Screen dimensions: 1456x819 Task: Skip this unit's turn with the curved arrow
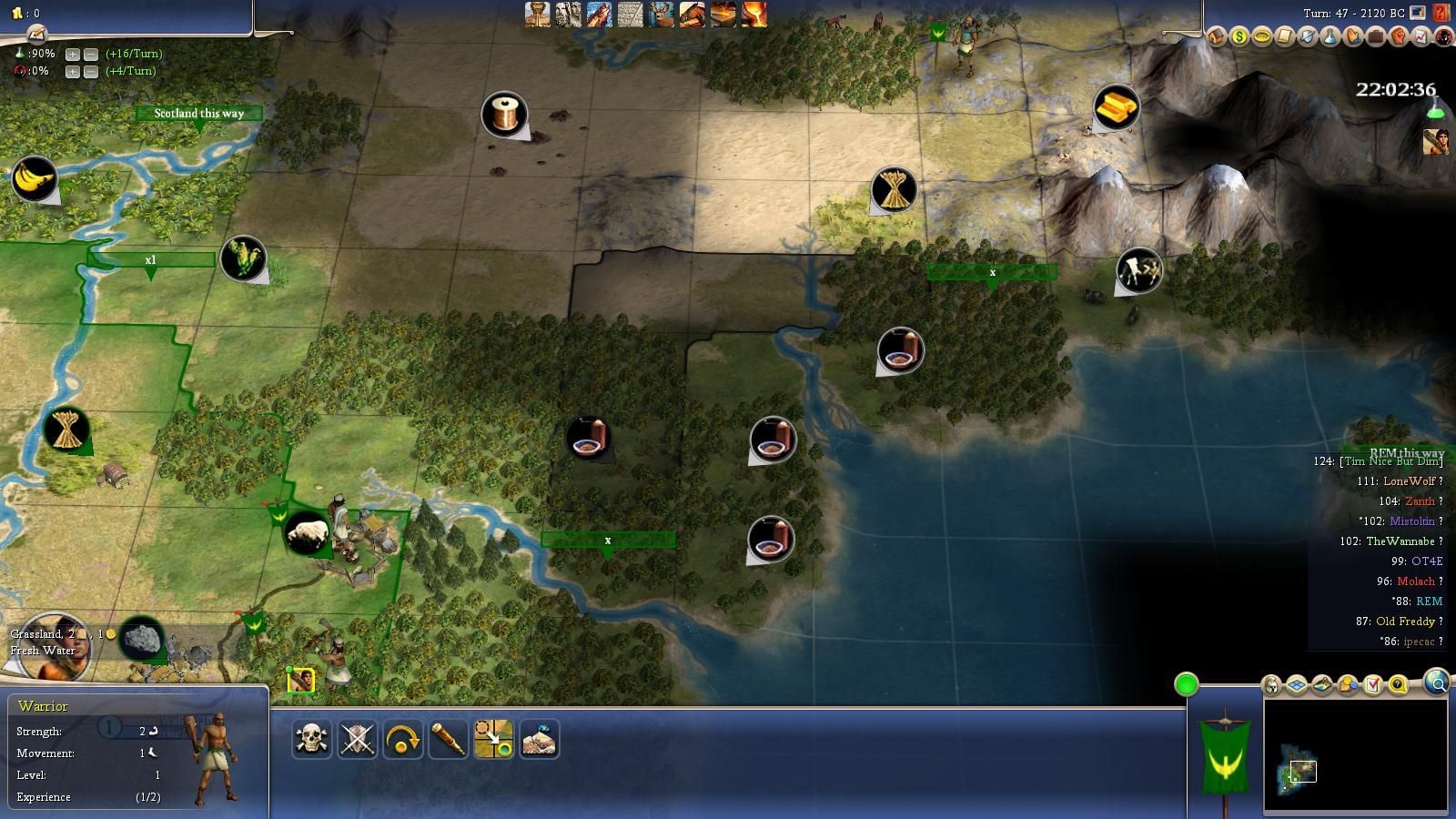point(403,739)
